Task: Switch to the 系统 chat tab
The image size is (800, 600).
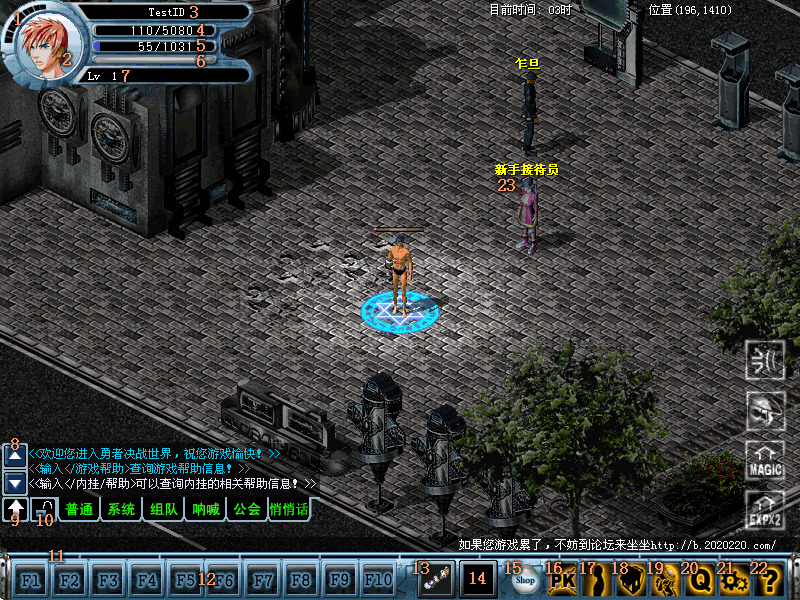Action: click(x=121, y=509)
